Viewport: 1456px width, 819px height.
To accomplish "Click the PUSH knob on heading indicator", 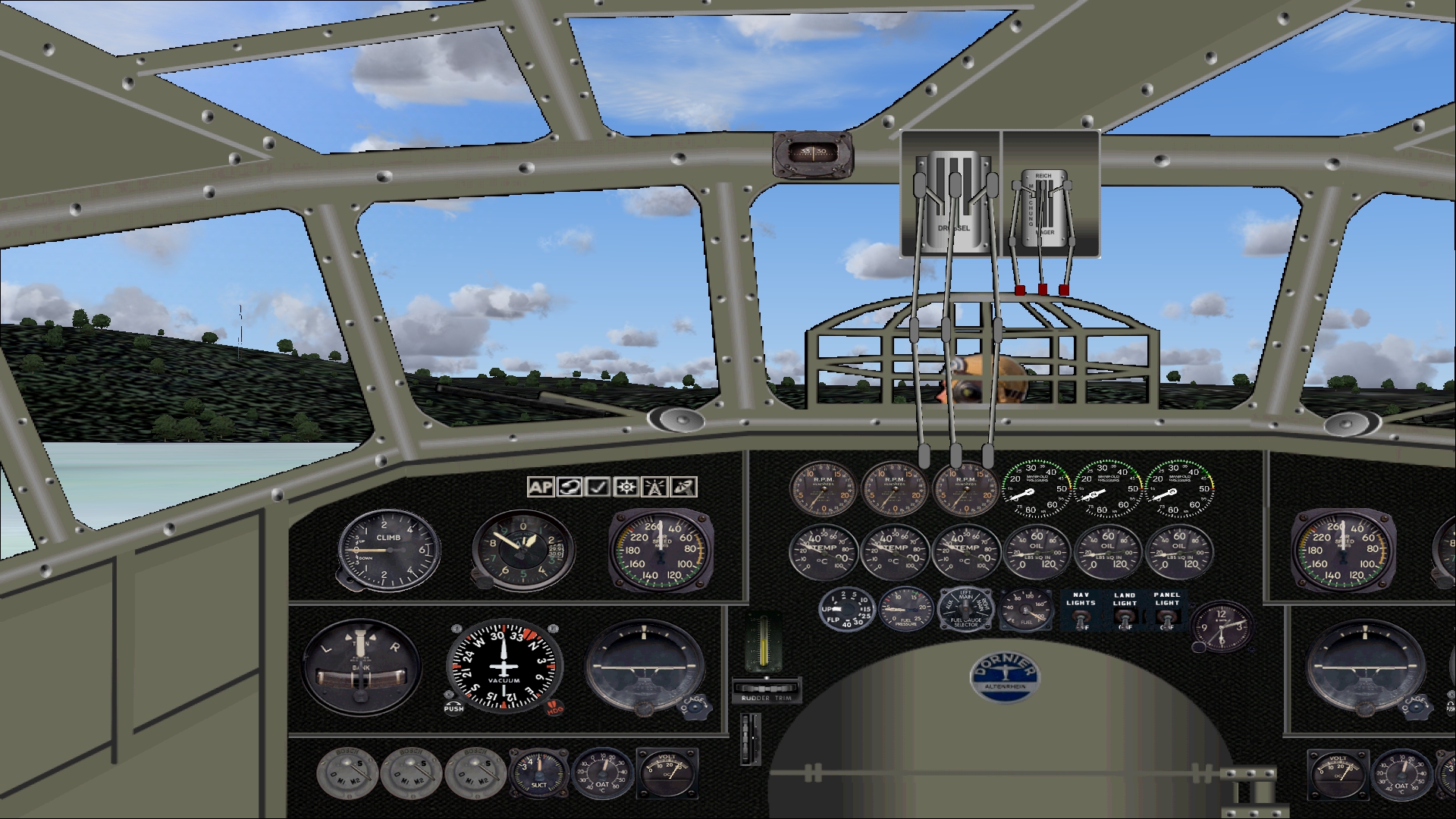I will tap(453, 707).
